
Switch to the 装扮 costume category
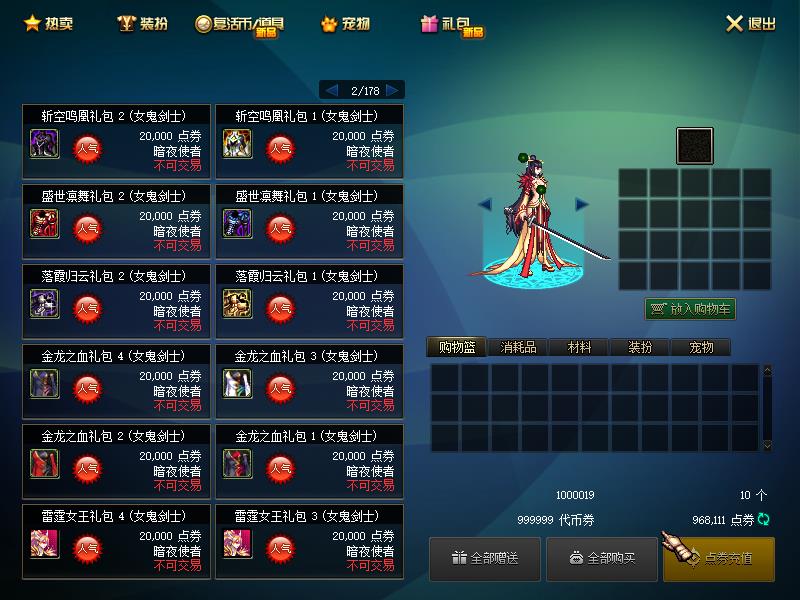coord(142,23)
